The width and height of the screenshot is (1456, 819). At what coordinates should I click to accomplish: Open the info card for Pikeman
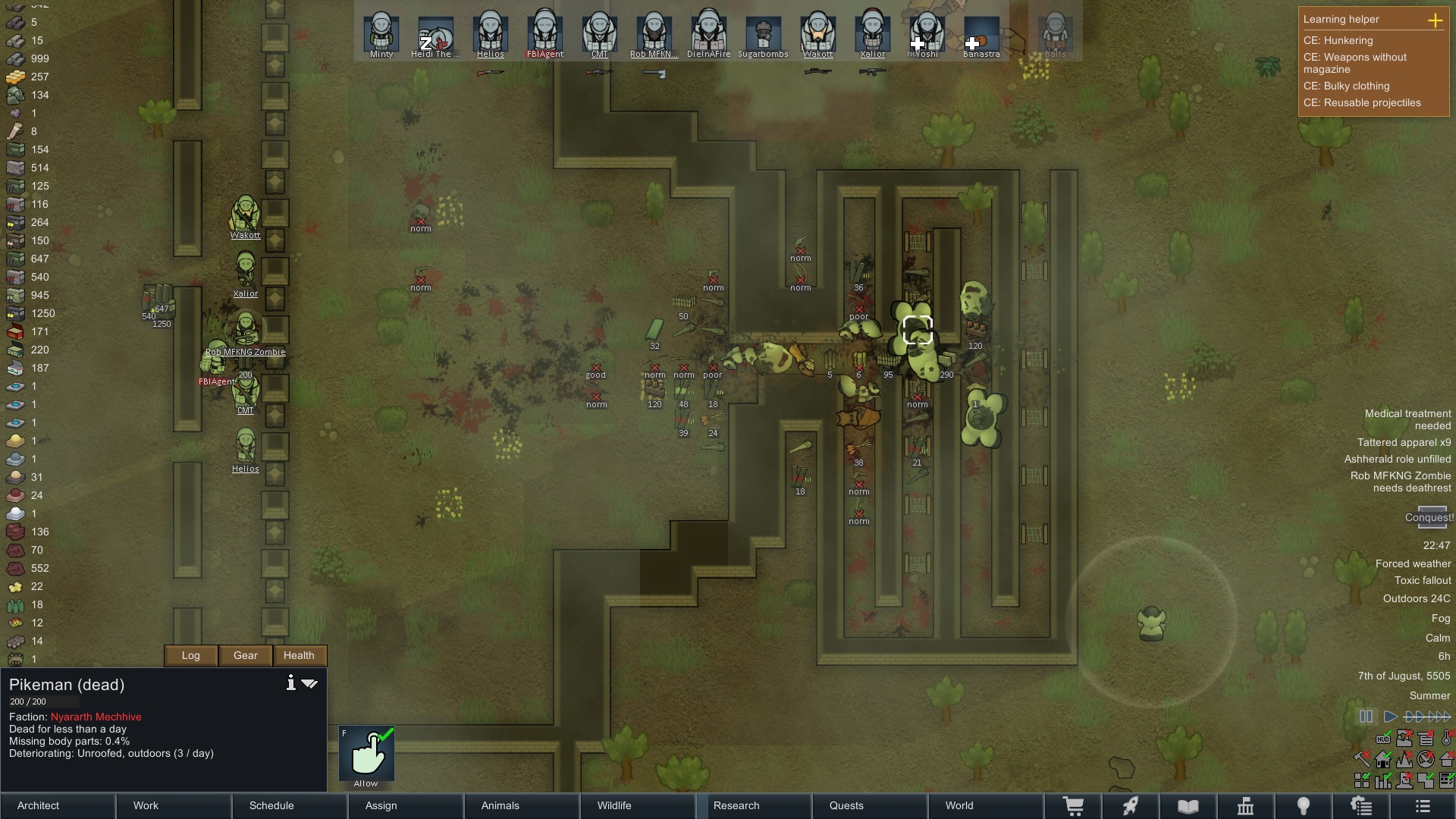click(290, 683)
